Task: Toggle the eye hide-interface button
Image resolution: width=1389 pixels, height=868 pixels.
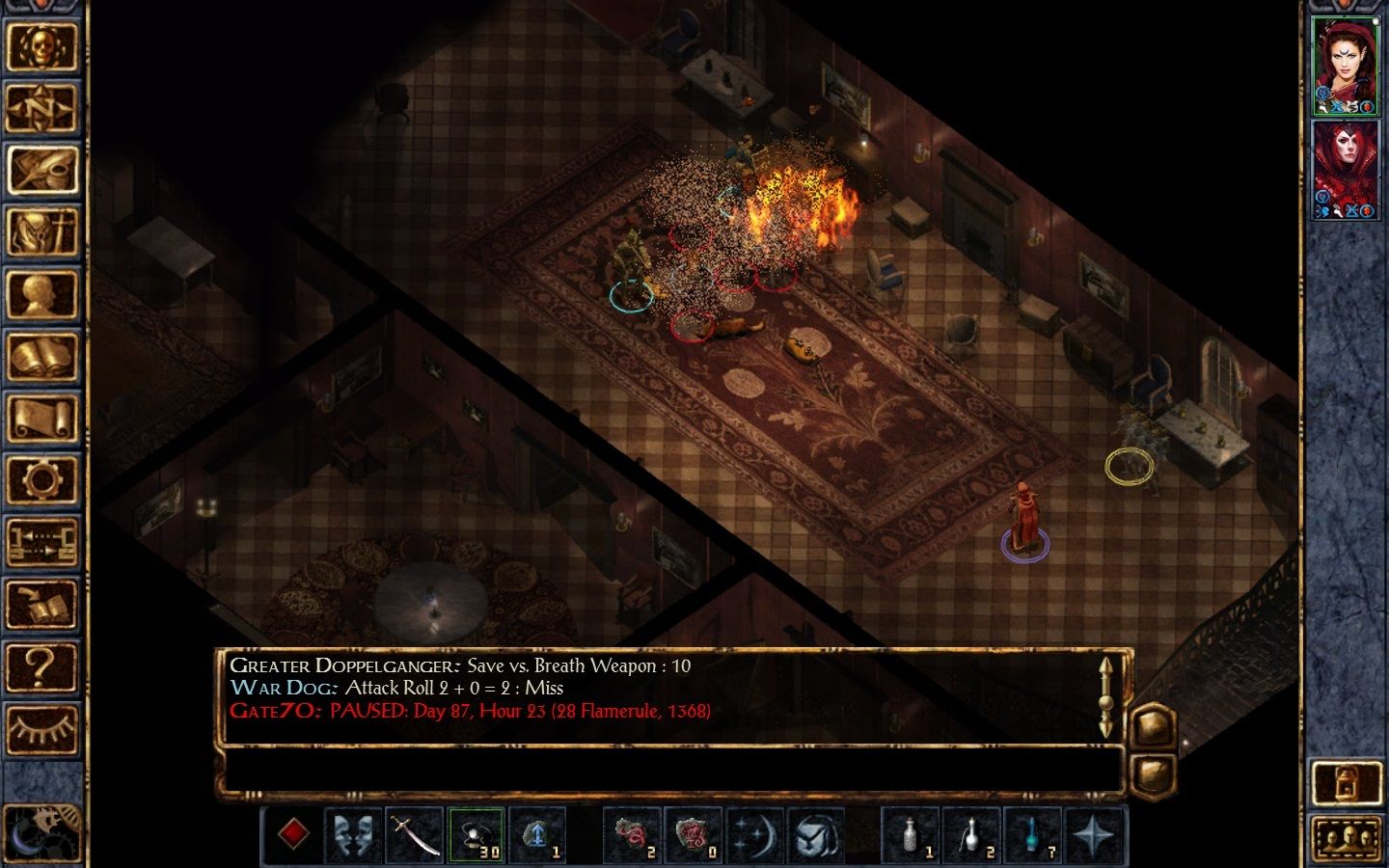Action: (41, 728)
